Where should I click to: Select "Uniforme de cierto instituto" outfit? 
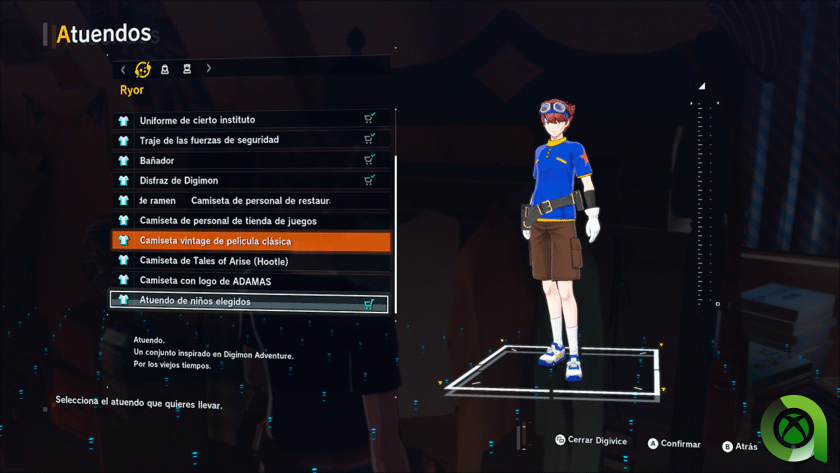point(250,120)
